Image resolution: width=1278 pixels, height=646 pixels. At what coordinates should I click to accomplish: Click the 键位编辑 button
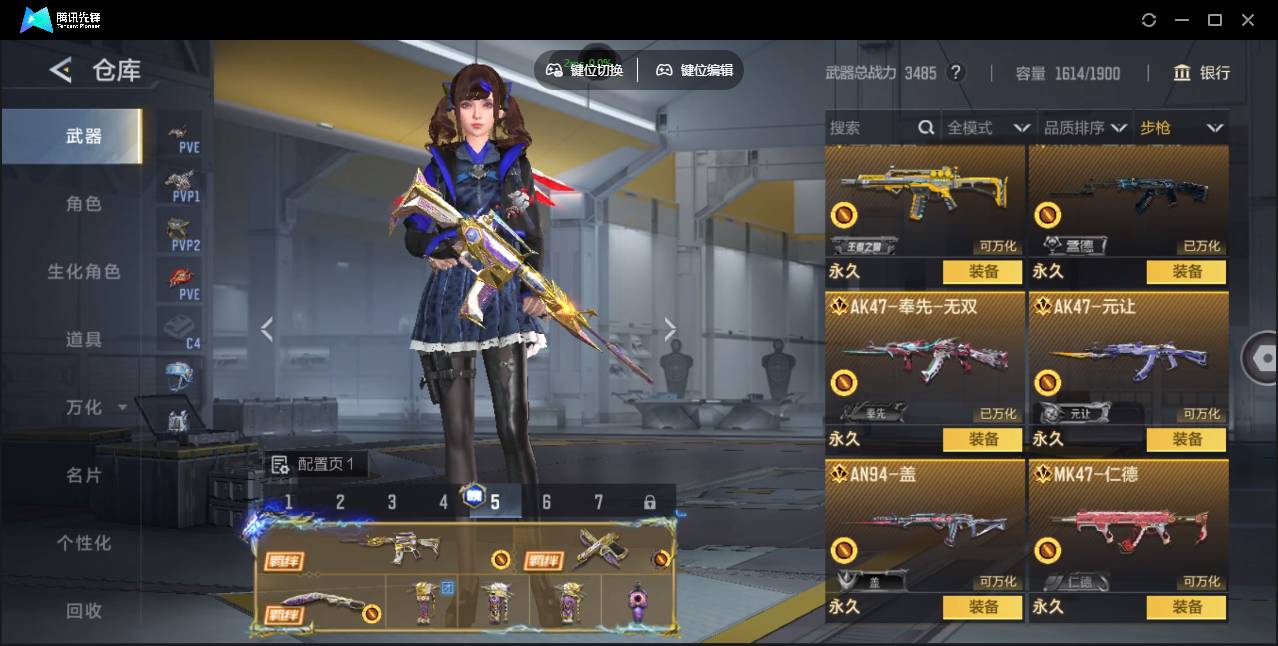click(x=694, y=70)
